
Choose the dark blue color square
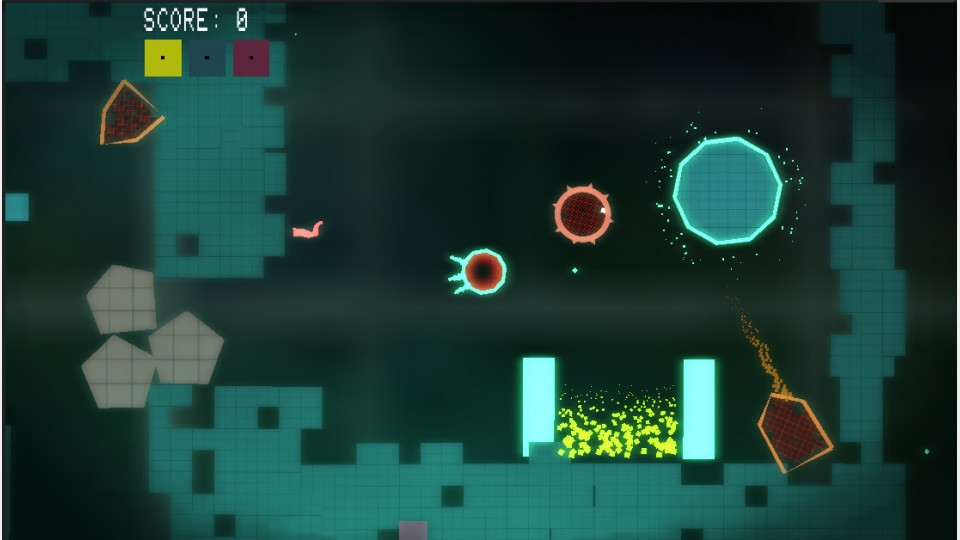coord(207,58)
